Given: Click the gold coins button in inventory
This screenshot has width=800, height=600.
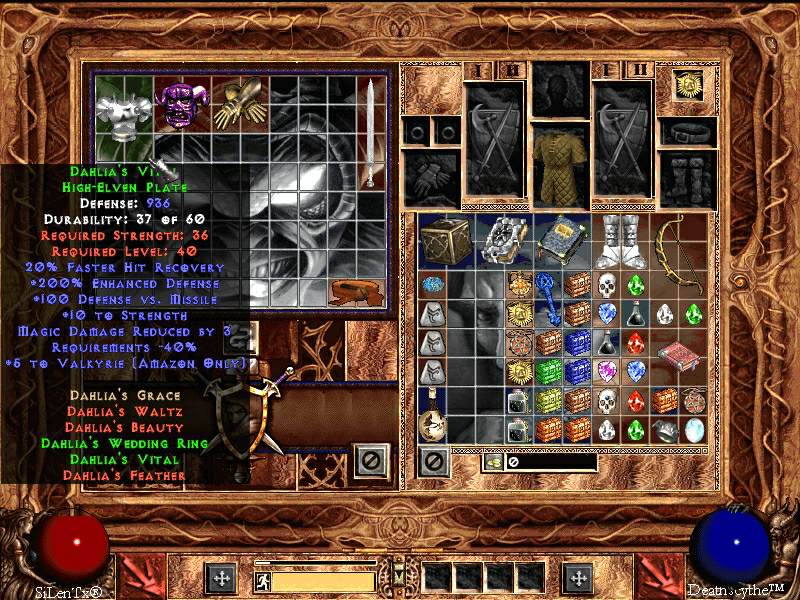Looking at the screenshot, I should 492,462.
